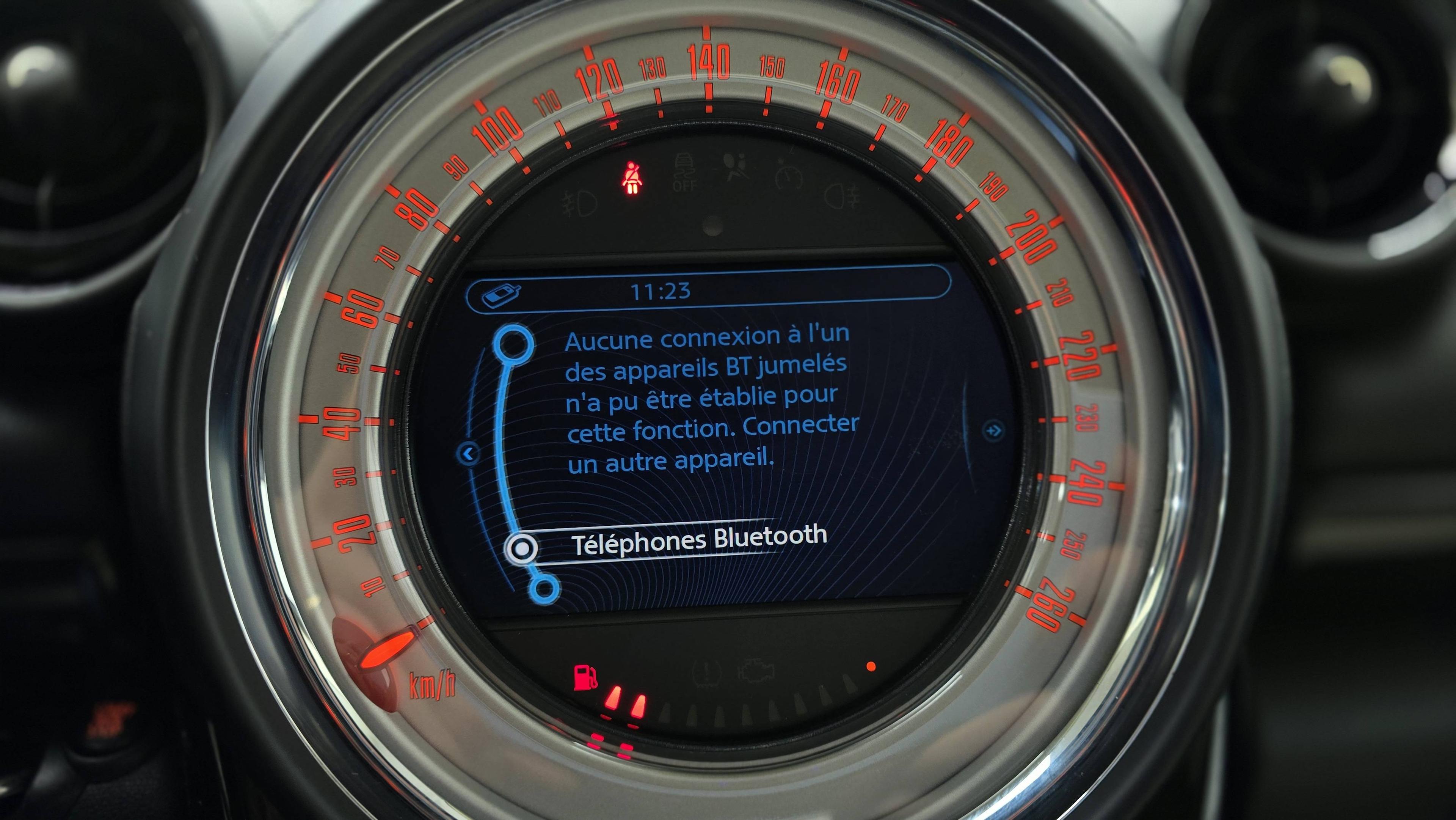Screen dimensions: 1456x820
Task: Open the phone icon in header bar
Action: [x=501, y=295]
